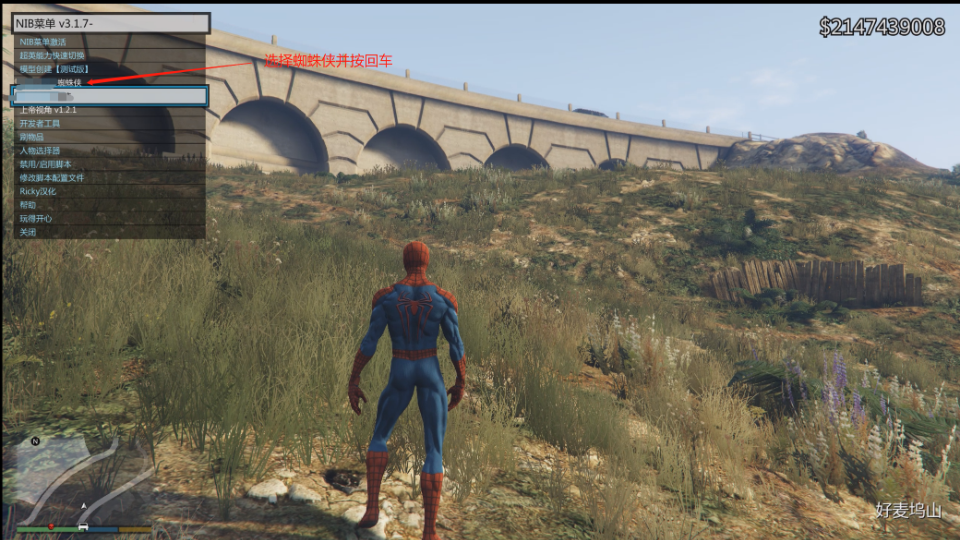Click the north compass marker on minimap
The image size is (960, 540).
pos(35,441)
